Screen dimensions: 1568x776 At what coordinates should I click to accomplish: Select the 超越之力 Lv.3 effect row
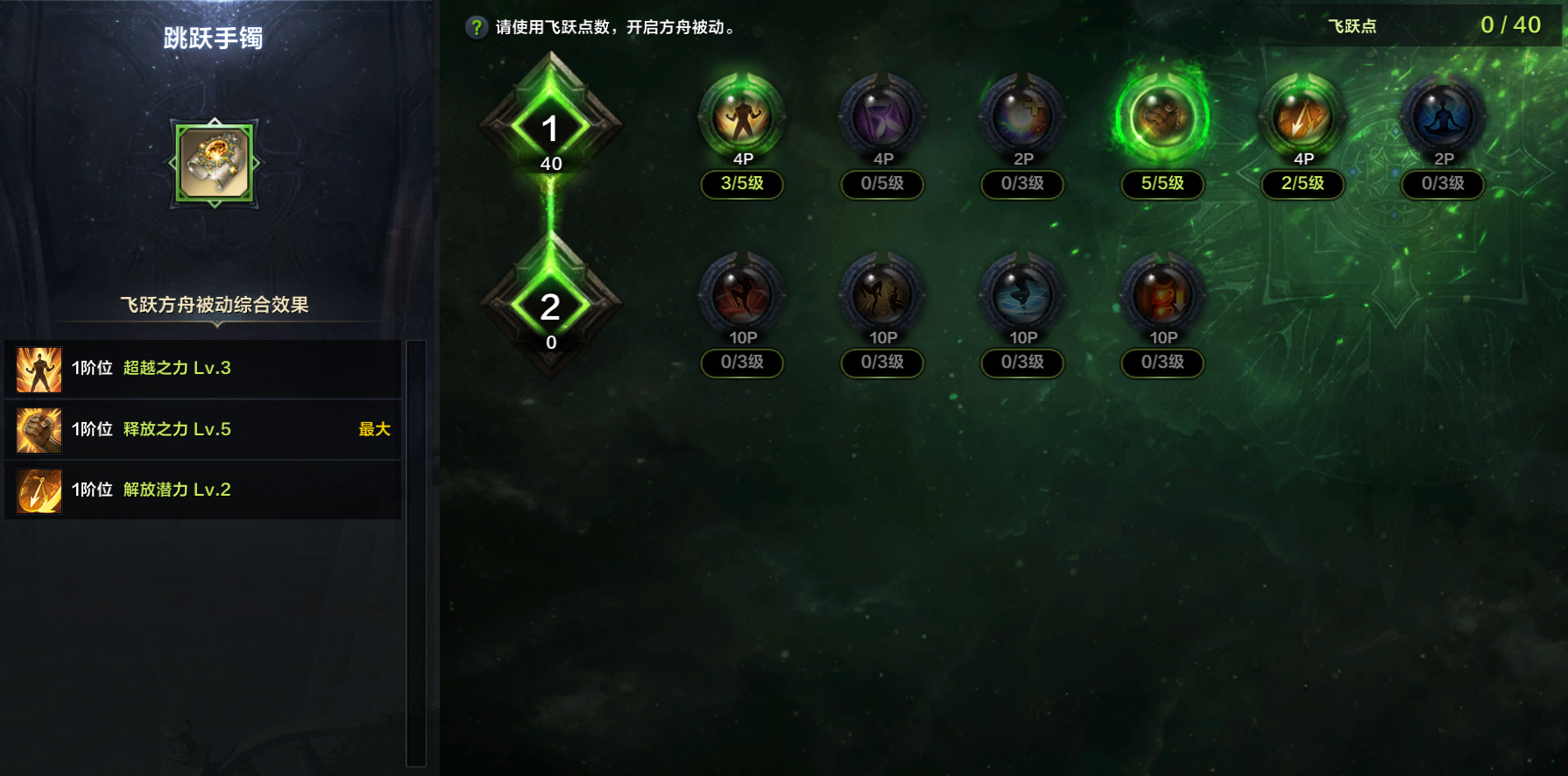tap(203, 369)
